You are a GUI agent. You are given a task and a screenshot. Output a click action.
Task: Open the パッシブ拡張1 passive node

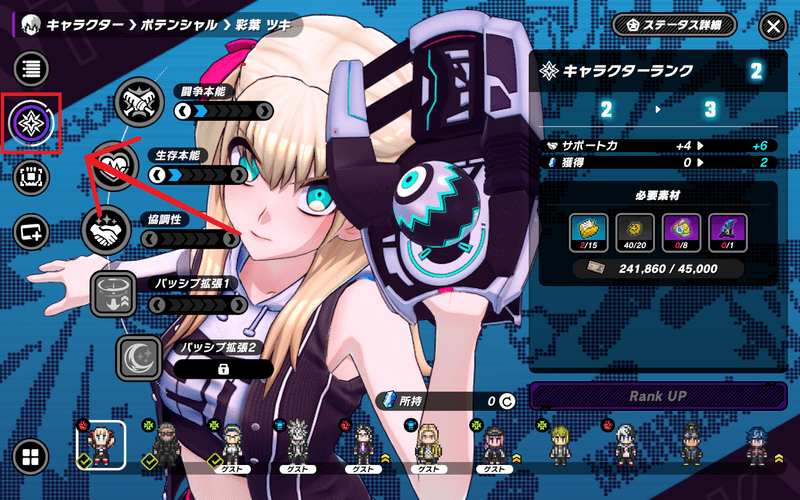click(x=113, y=294)
